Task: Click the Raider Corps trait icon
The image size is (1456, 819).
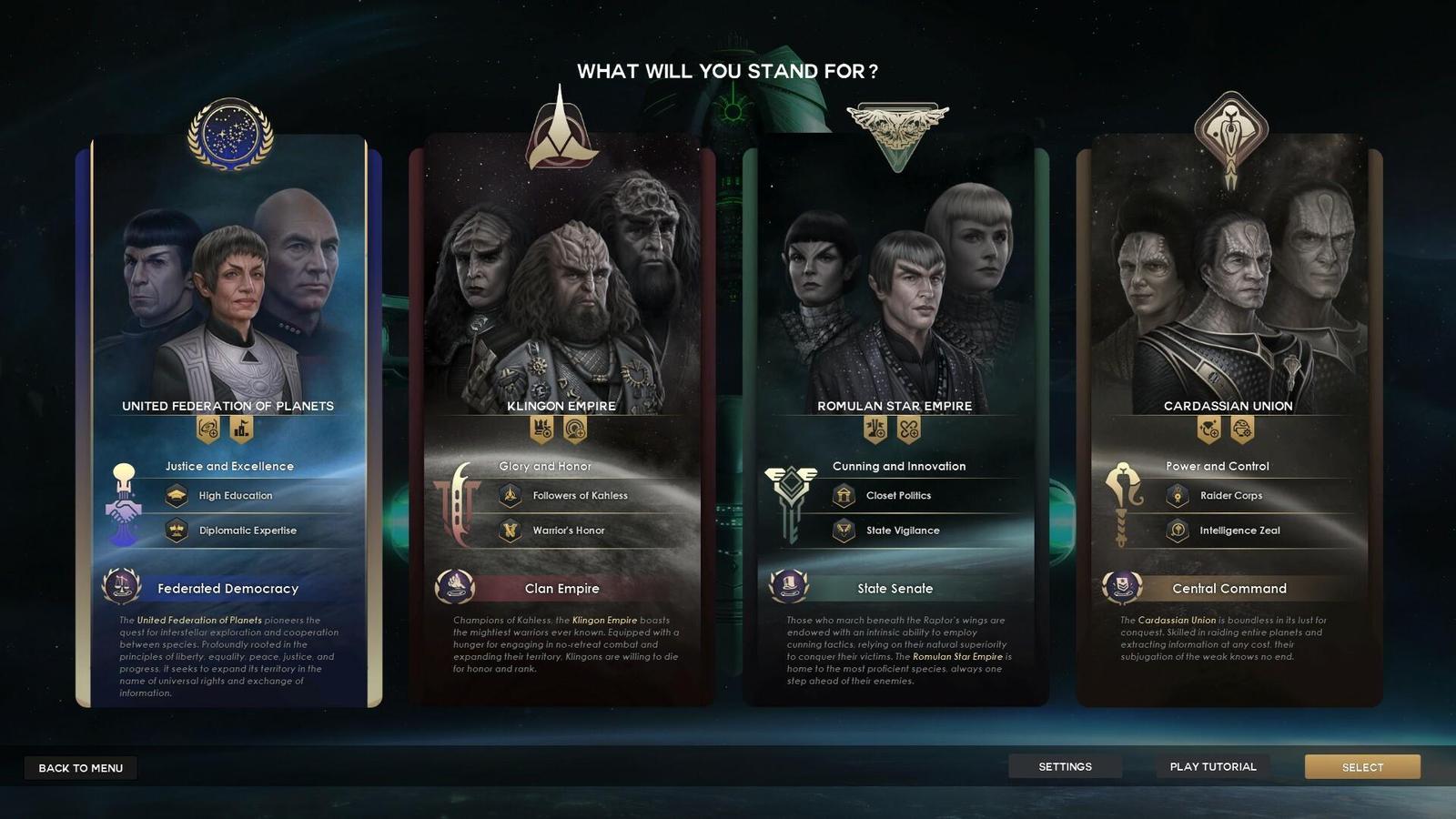Action: [x=1178, y=496]
